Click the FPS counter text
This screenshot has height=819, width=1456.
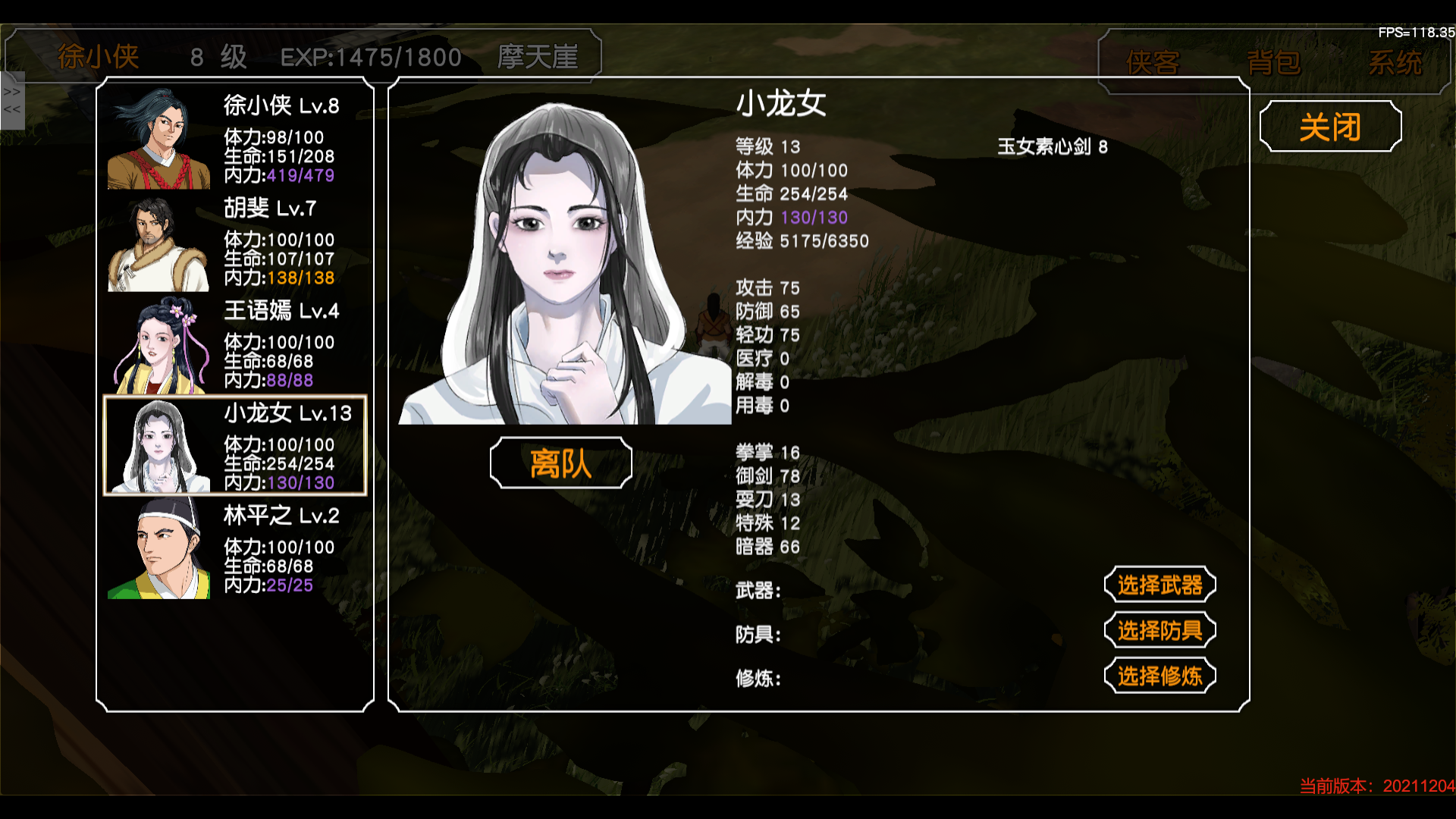coord(1416,33)
